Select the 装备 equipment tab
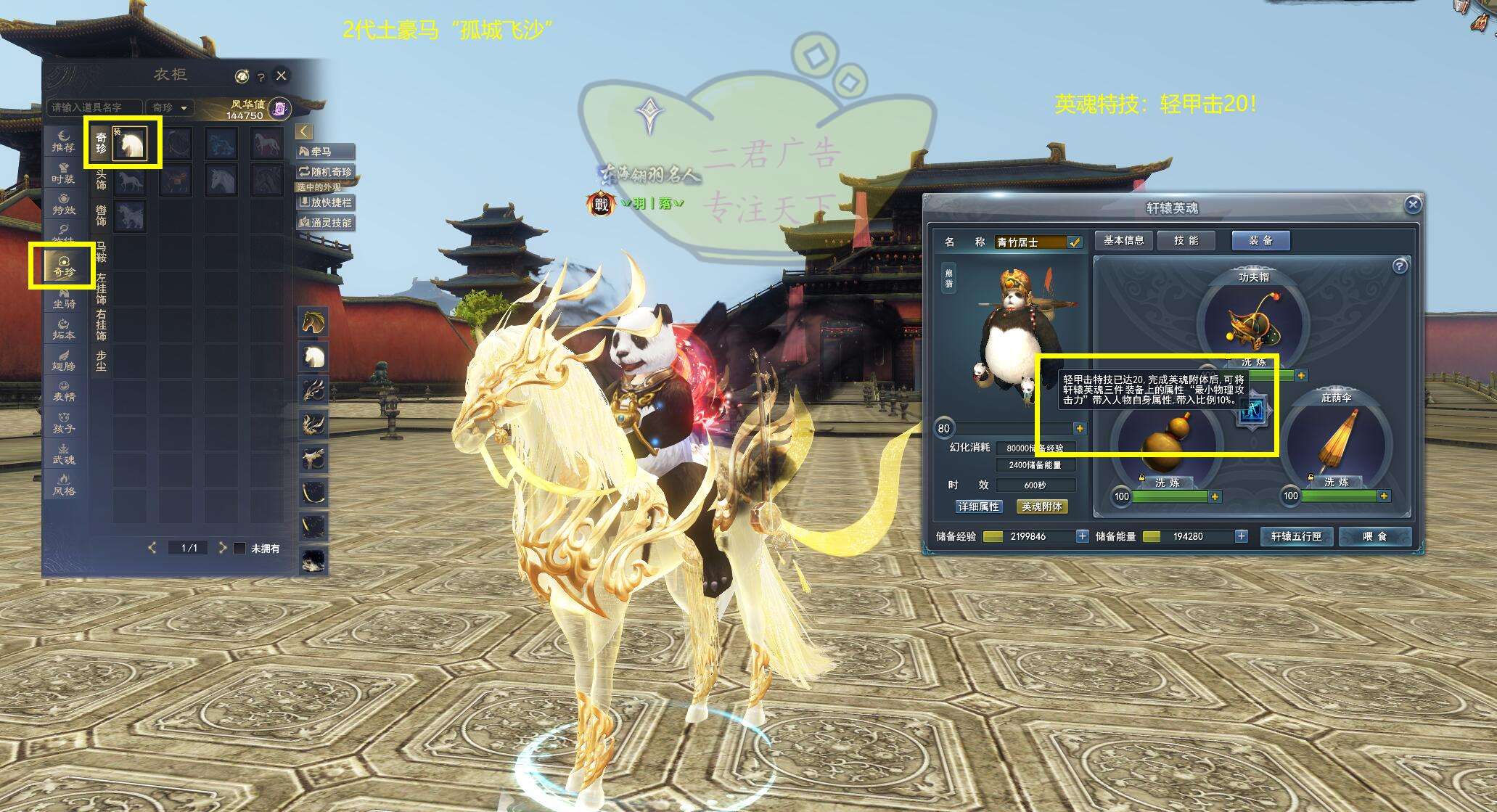Screen dimensions: 1497x812 (x=1260, y=240)
